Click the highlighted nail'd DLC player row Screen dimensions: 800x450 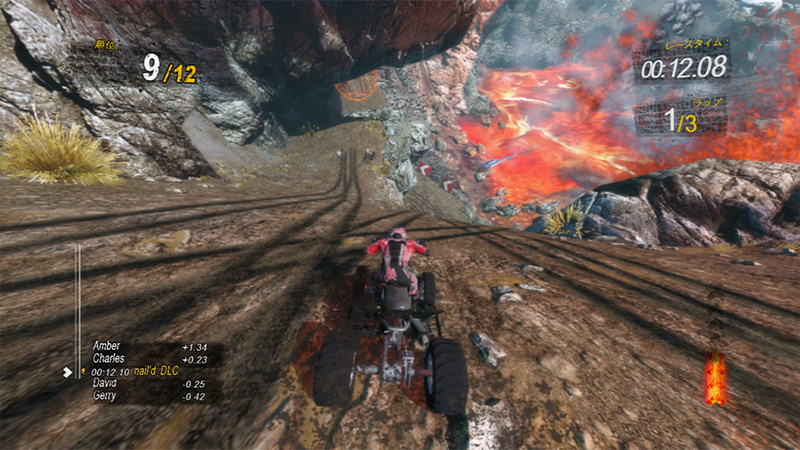click(149, 371)
